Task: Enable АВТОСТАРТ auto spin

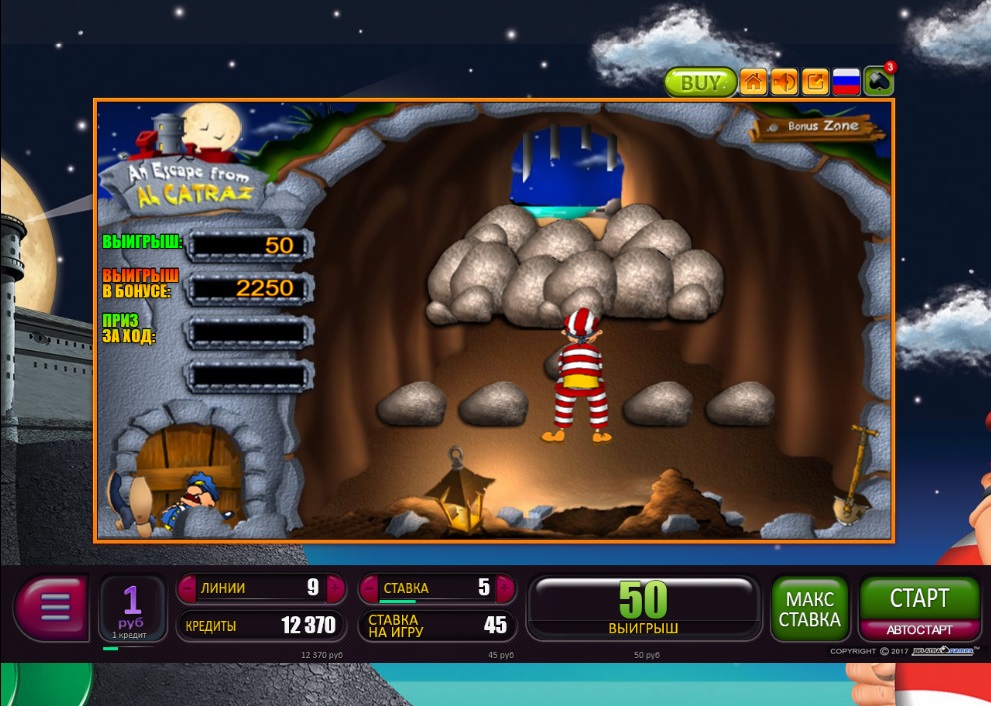Action: tap(919, 630)
